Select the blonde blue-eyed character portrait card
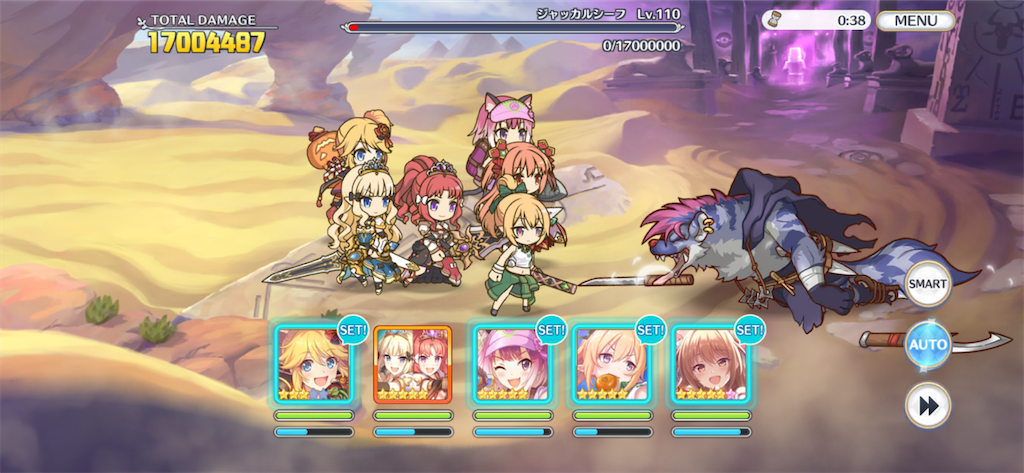Screen dimensions: 1024x473 (x=313, y=364)
